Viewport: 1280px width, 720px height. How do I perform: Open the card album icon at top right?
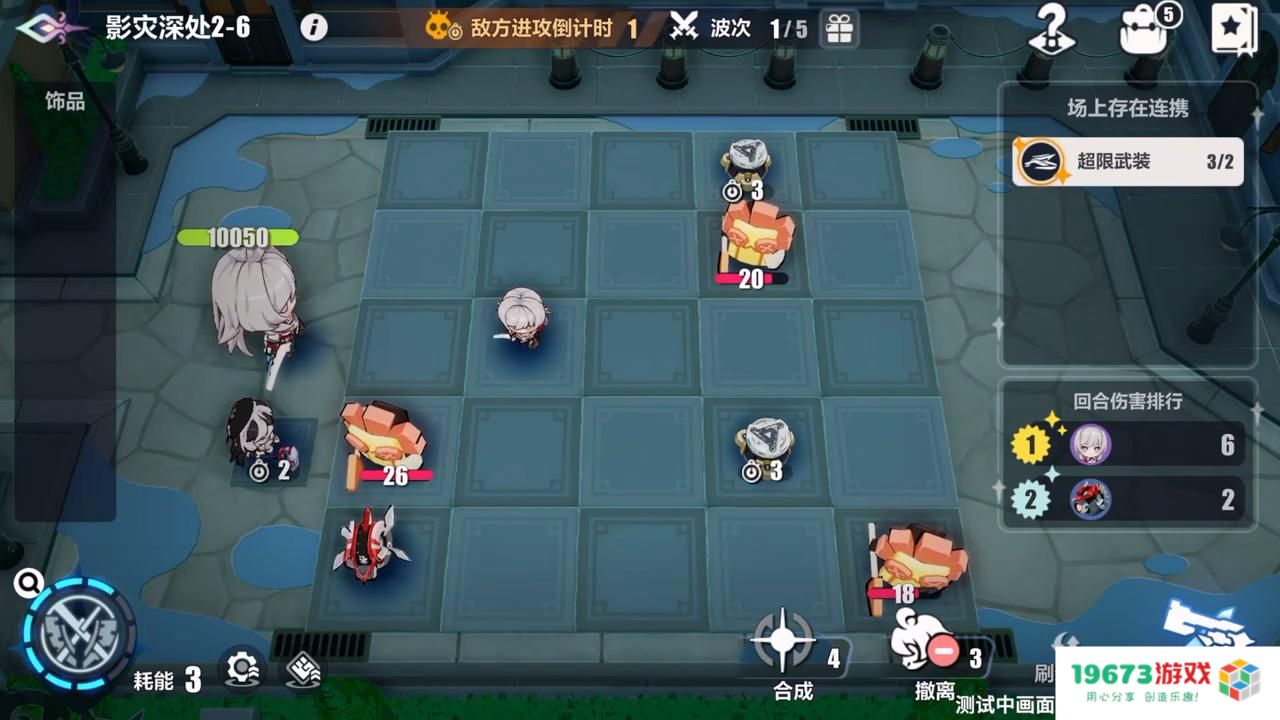click(x=1236, y=29)
